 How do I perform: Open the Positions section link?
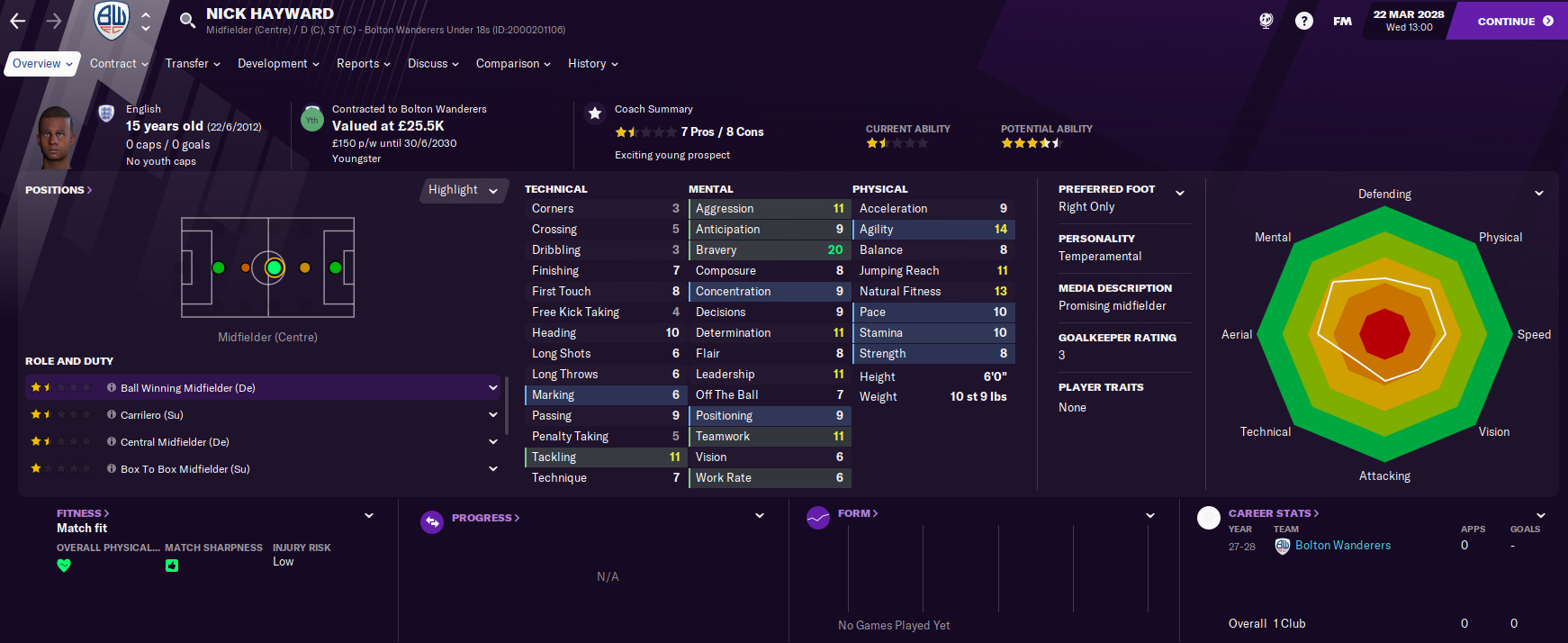(x=59, y=190)
